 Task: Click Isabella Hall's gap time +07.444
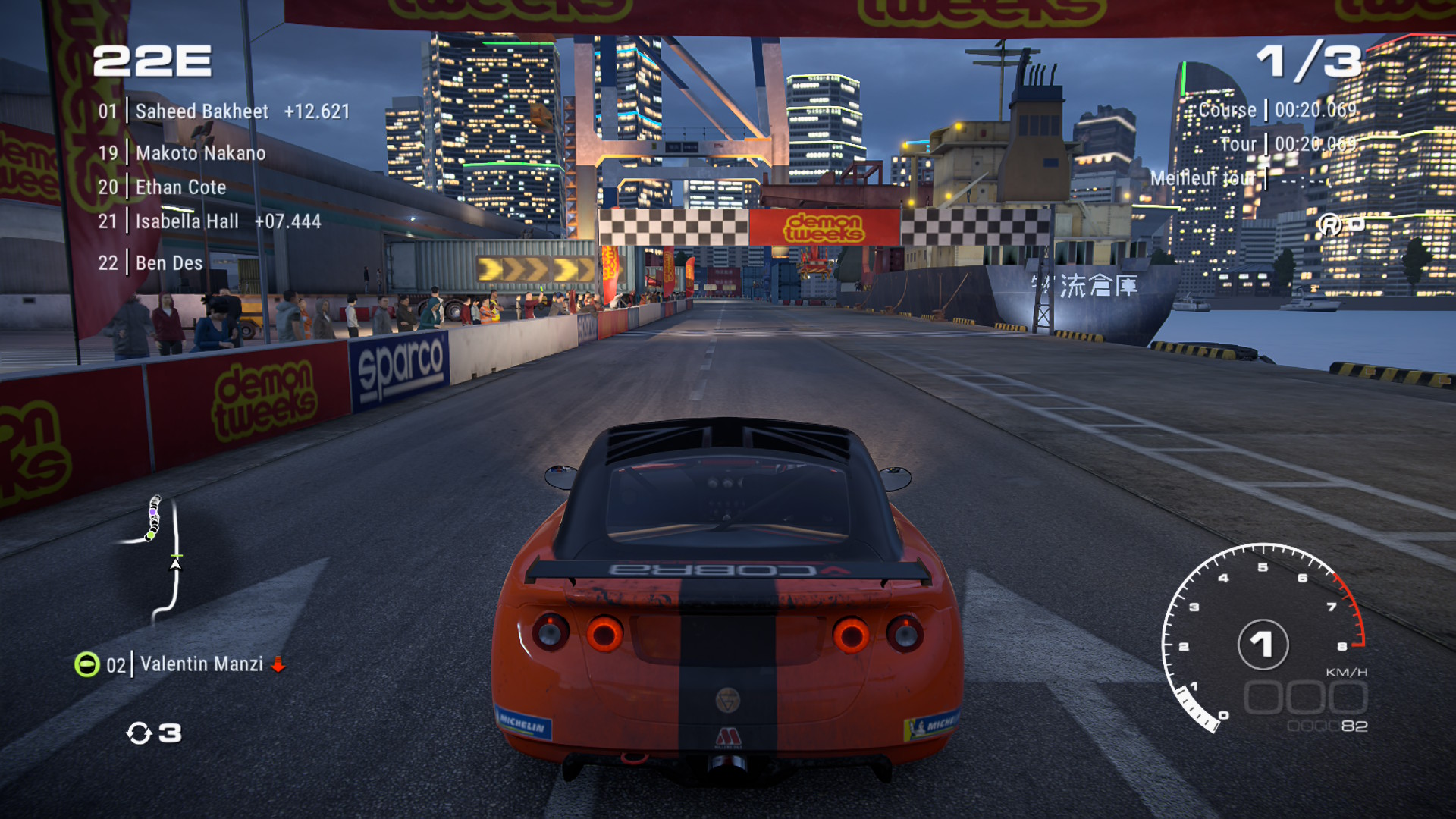tap(290, 221)
